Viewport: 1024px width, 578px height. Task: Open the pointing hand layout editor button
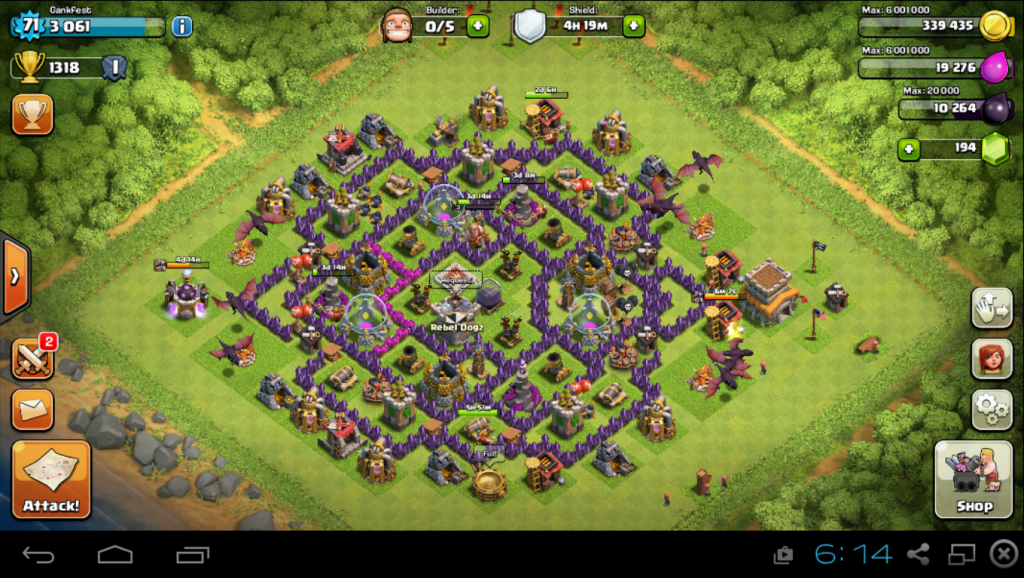pyautogui.click(x=991, y=308)
